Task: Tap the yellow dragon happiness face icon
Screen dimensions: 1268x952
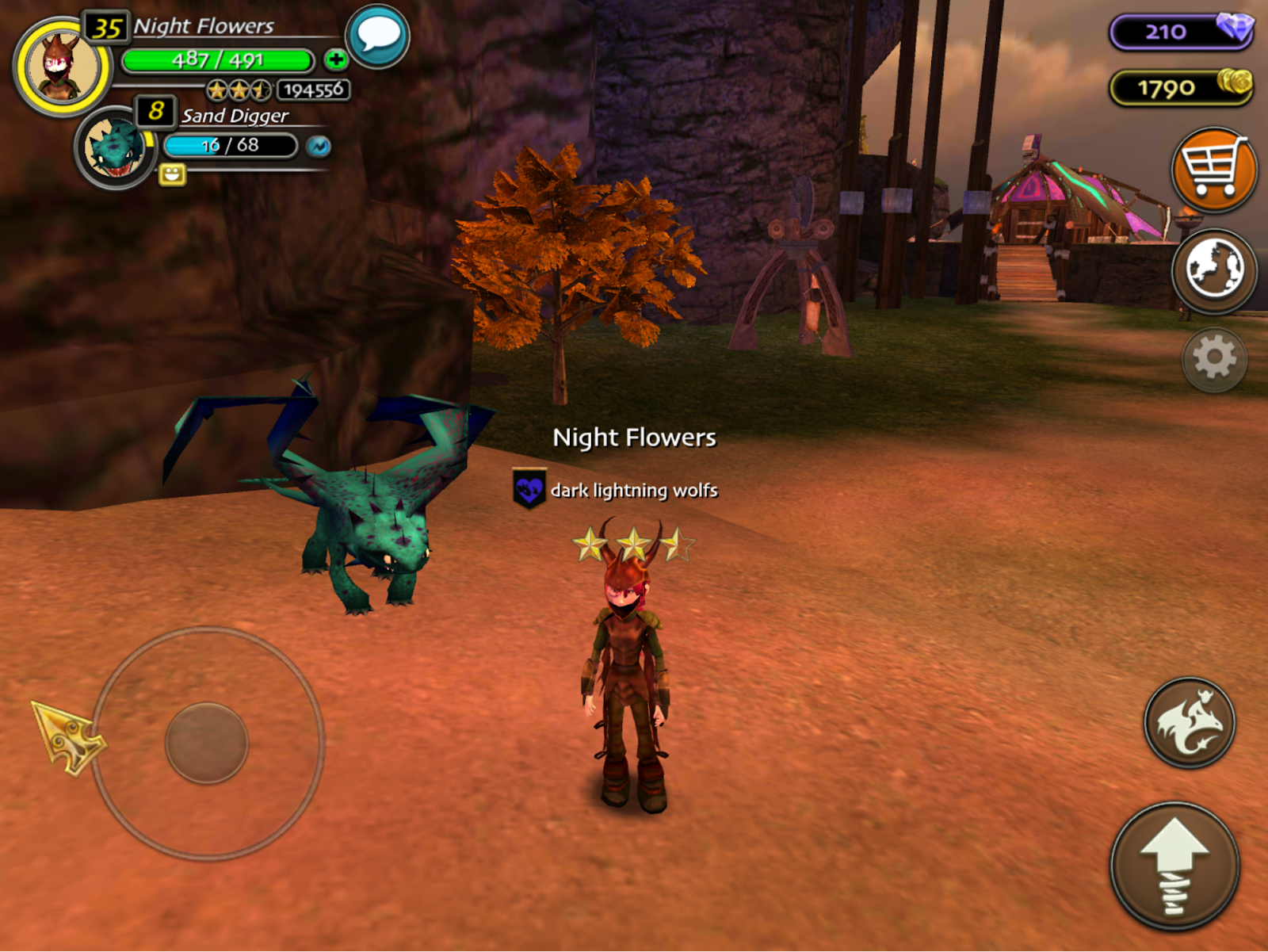Action: pyautogui.click(x=172, y=174)
